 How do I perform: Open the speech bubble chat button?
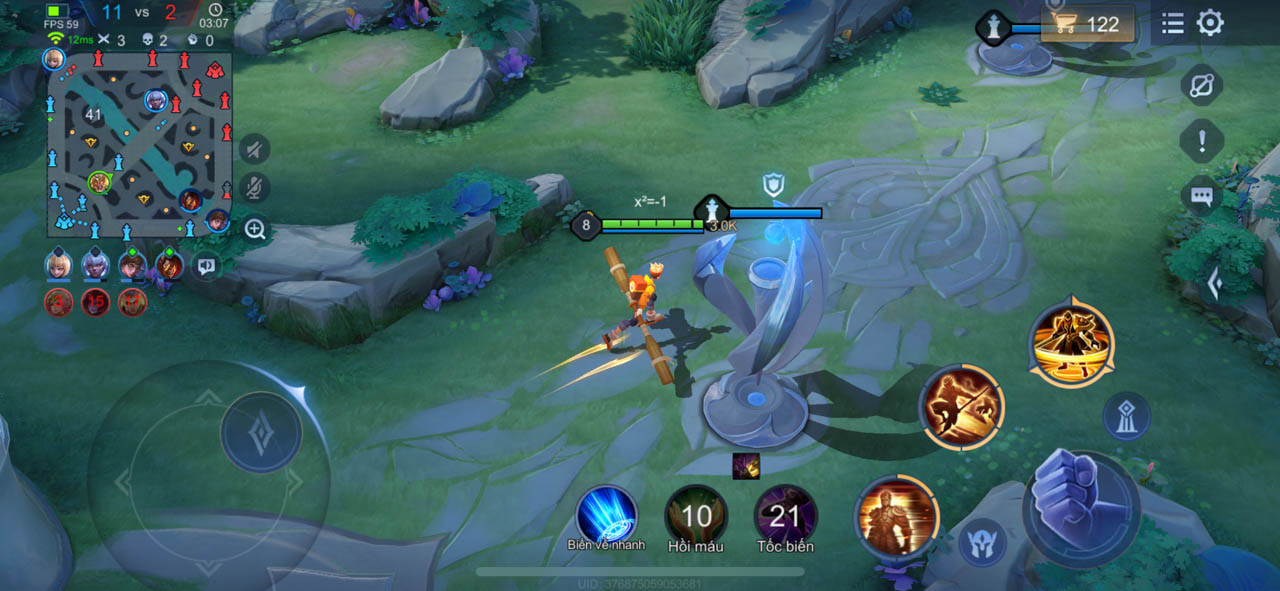point(1202,196)
